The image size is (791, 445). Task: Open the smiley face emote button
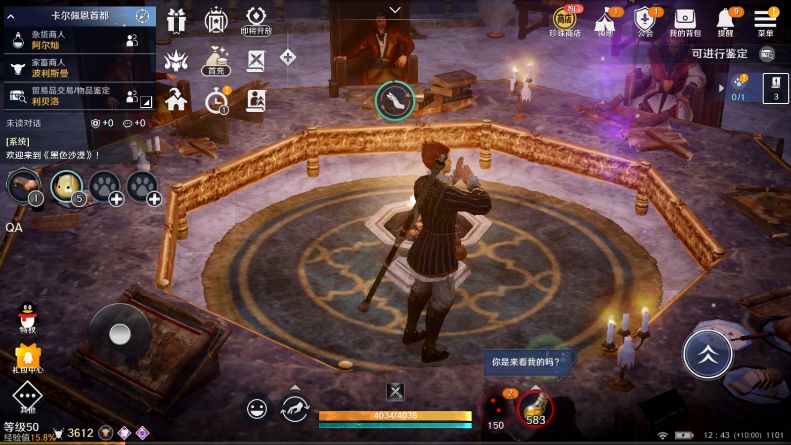[x=258, y=408]
